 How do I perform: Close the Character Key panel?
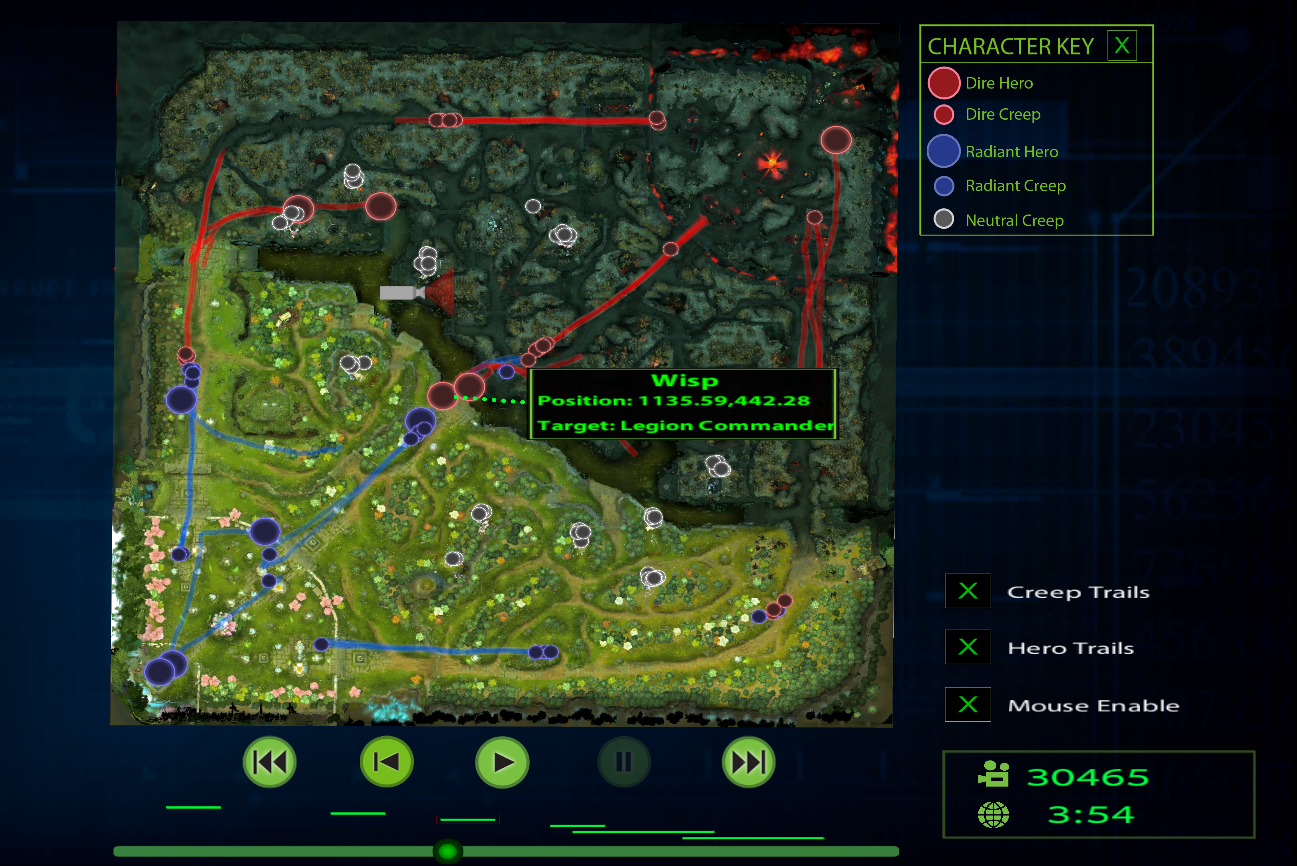coord(1122,46)
